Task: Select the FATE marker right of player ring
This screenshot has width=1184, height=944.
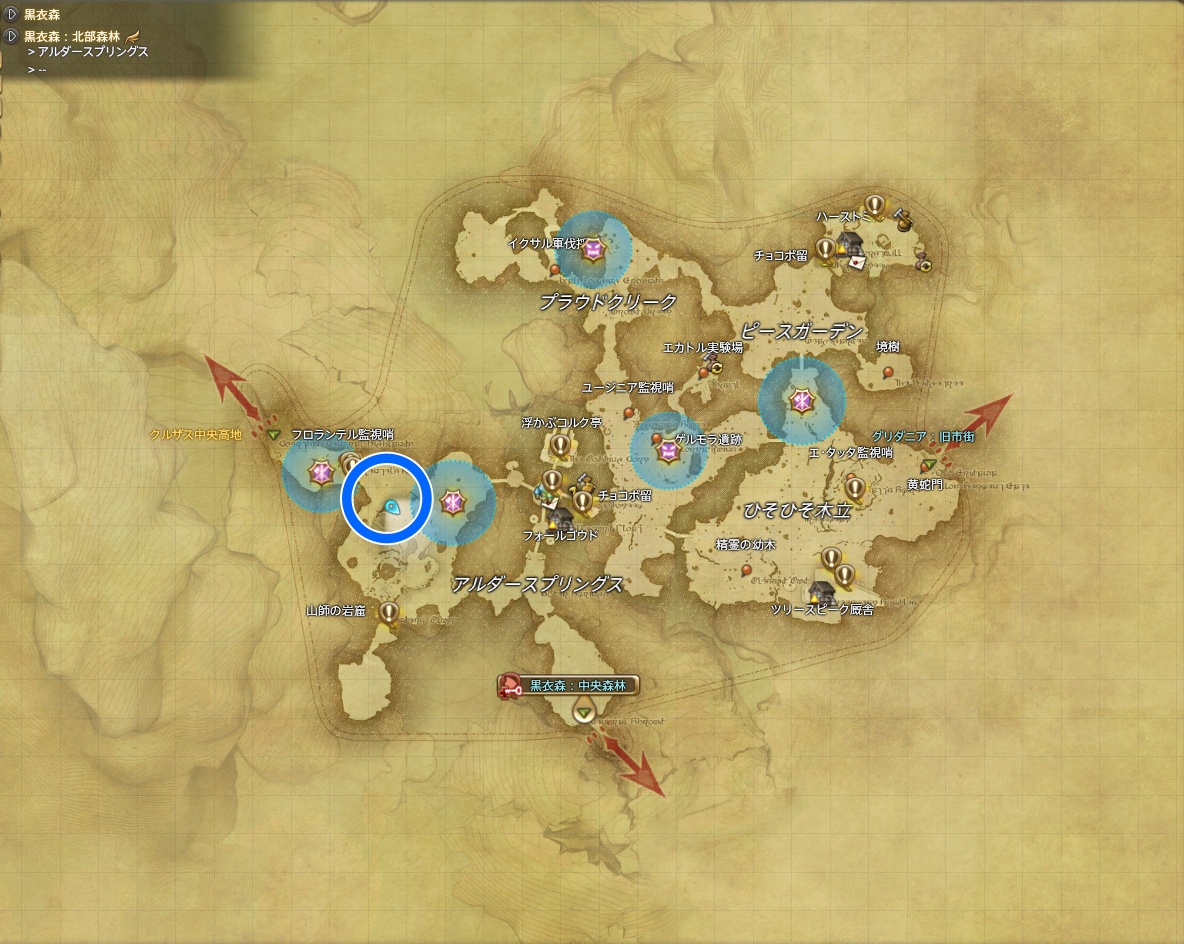Action: pos(454,502)
